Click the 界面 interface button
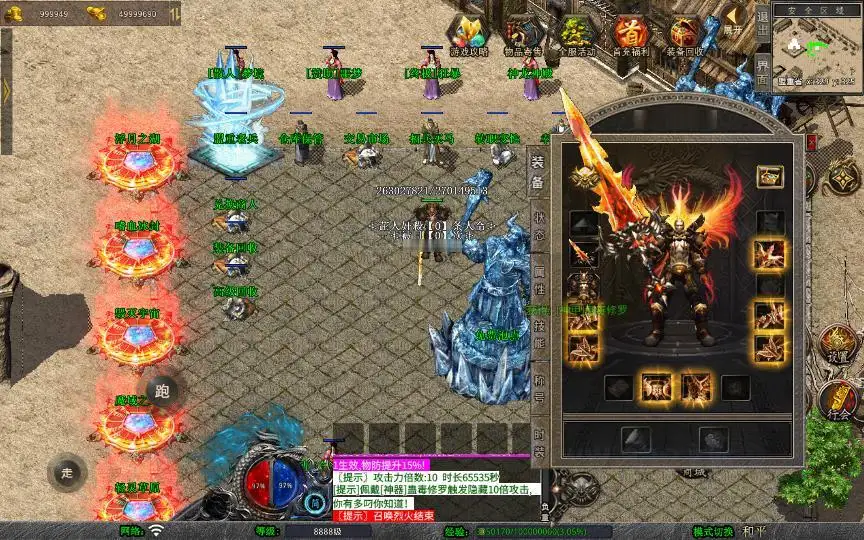 tap(763, 70)
